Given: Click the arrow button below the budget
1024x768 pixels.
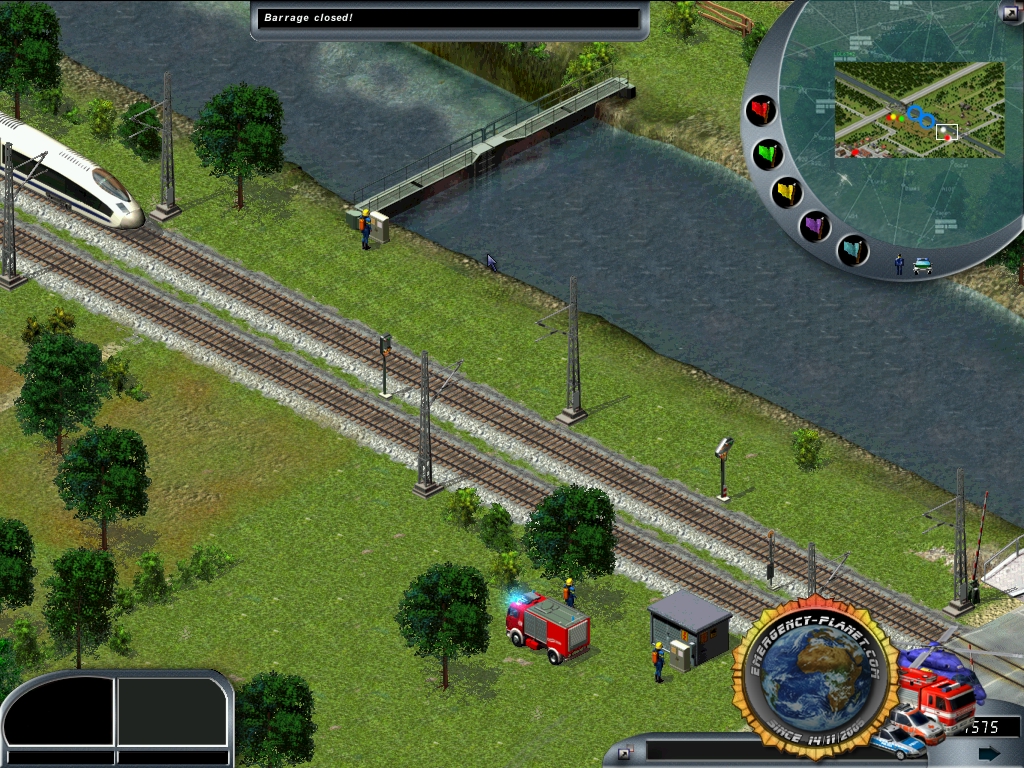Looking at the screenshot, I should pos(988,753).
